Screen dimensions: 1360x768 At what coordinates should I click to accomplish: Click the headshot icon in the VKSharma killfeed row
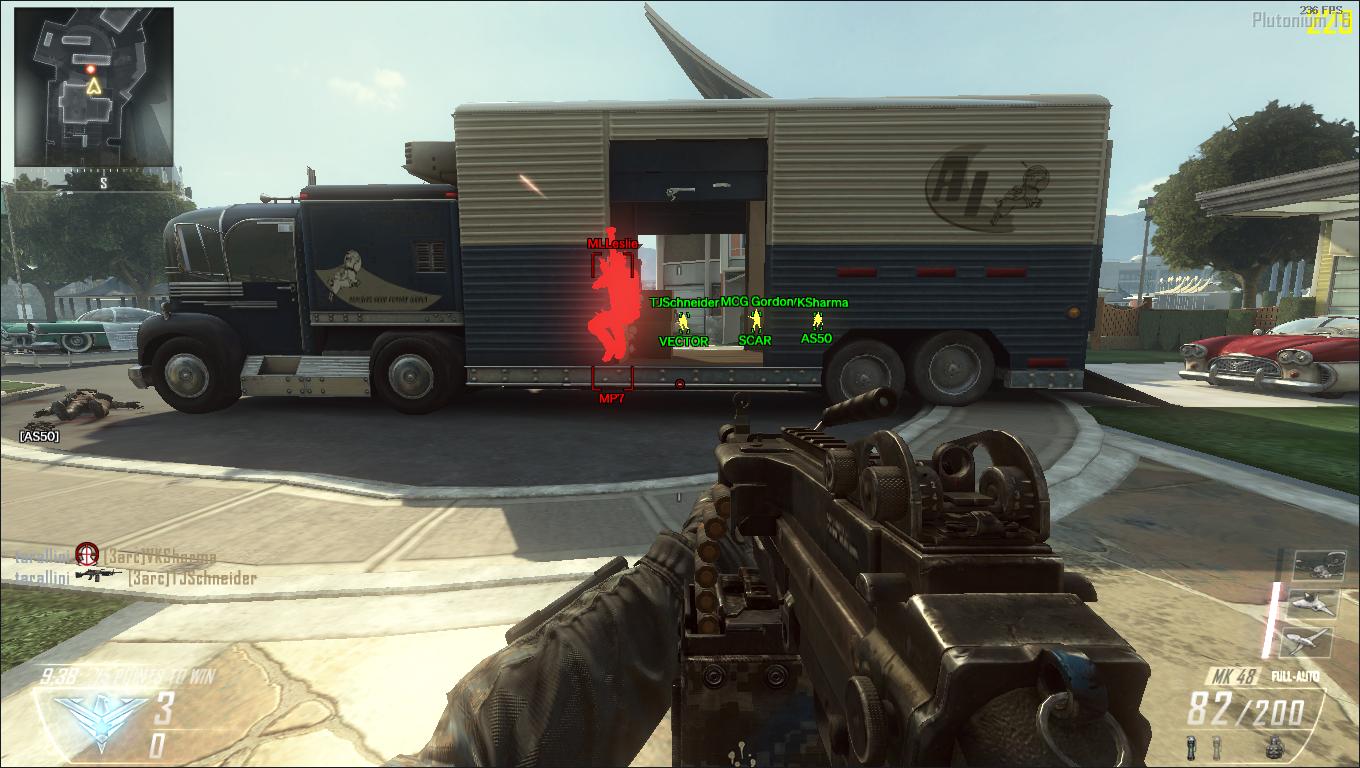pyautogui.click(x=87, y=553)
